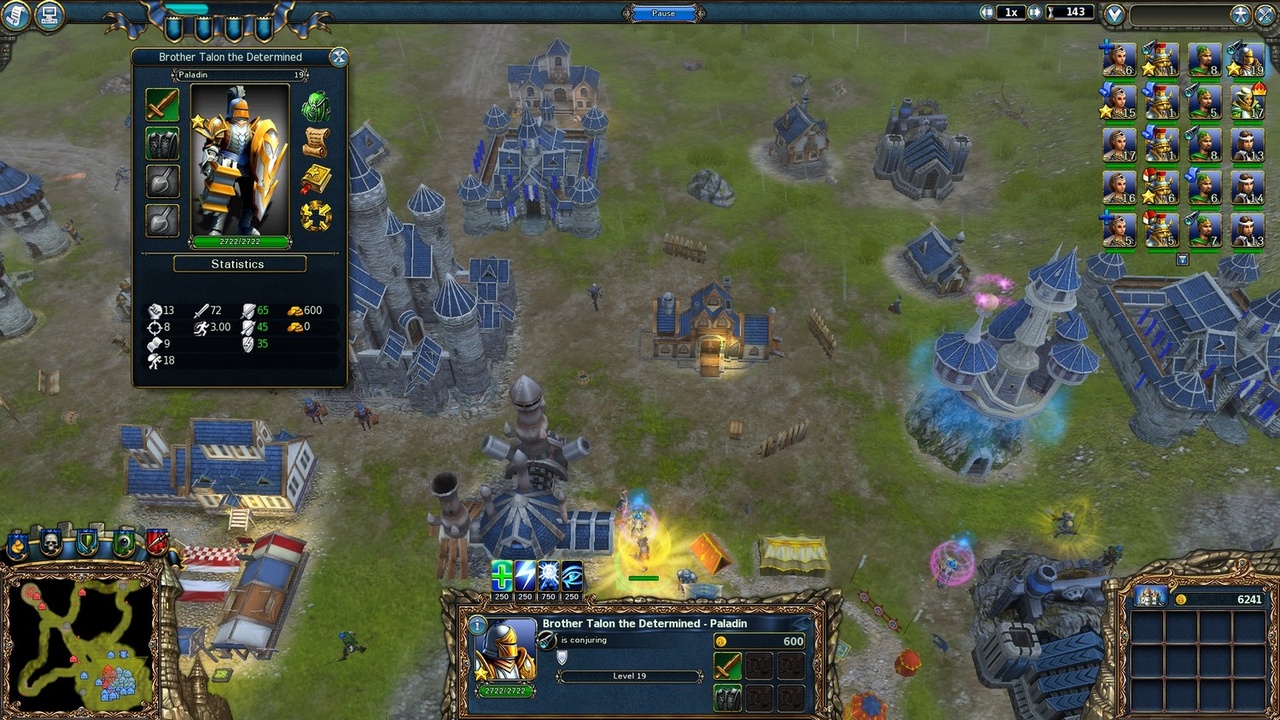Expand the filter arrow below hero roster
The image size is (1280, 720).
tap(1182, 259)
